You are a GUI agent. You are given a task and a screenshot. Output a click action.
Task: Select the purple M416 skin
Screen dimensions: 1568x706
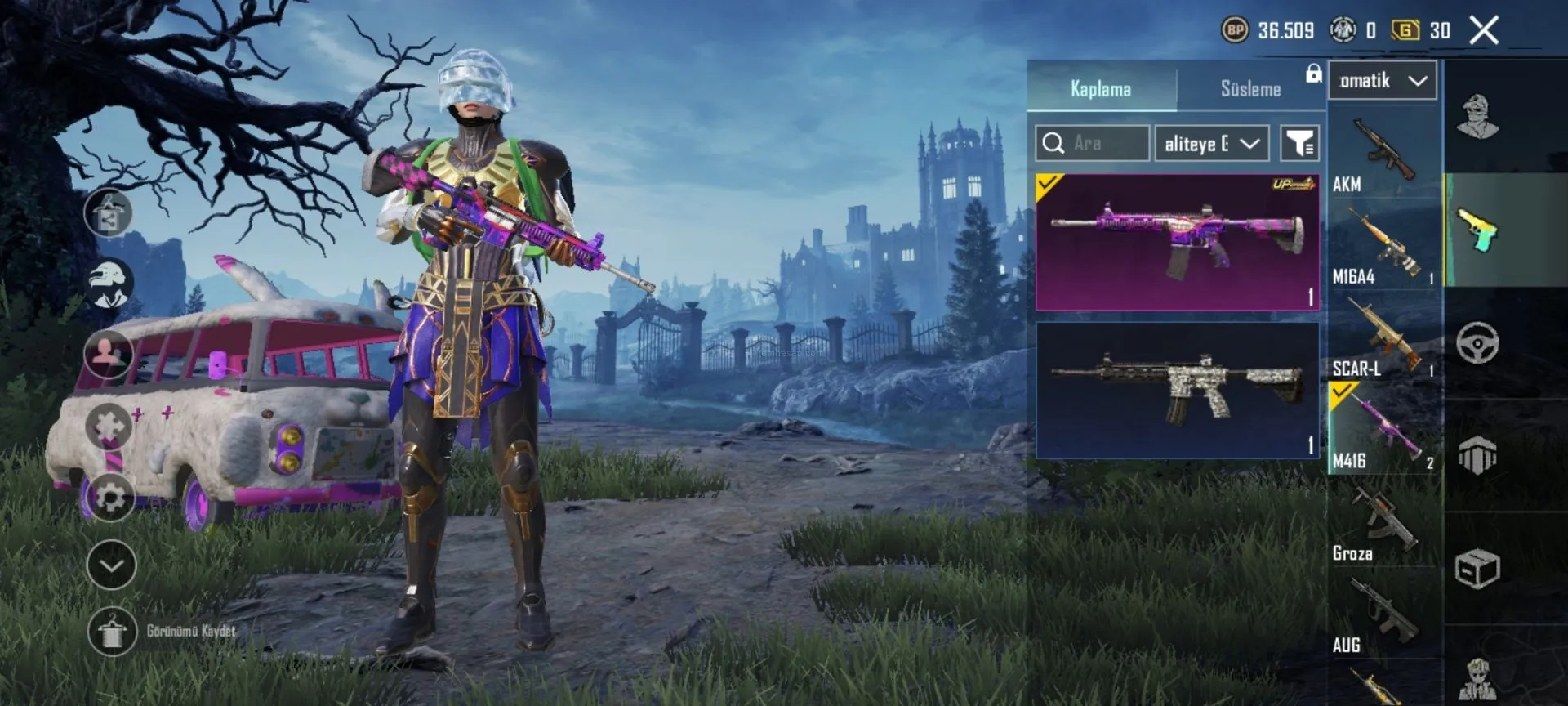pos(1177,242)
